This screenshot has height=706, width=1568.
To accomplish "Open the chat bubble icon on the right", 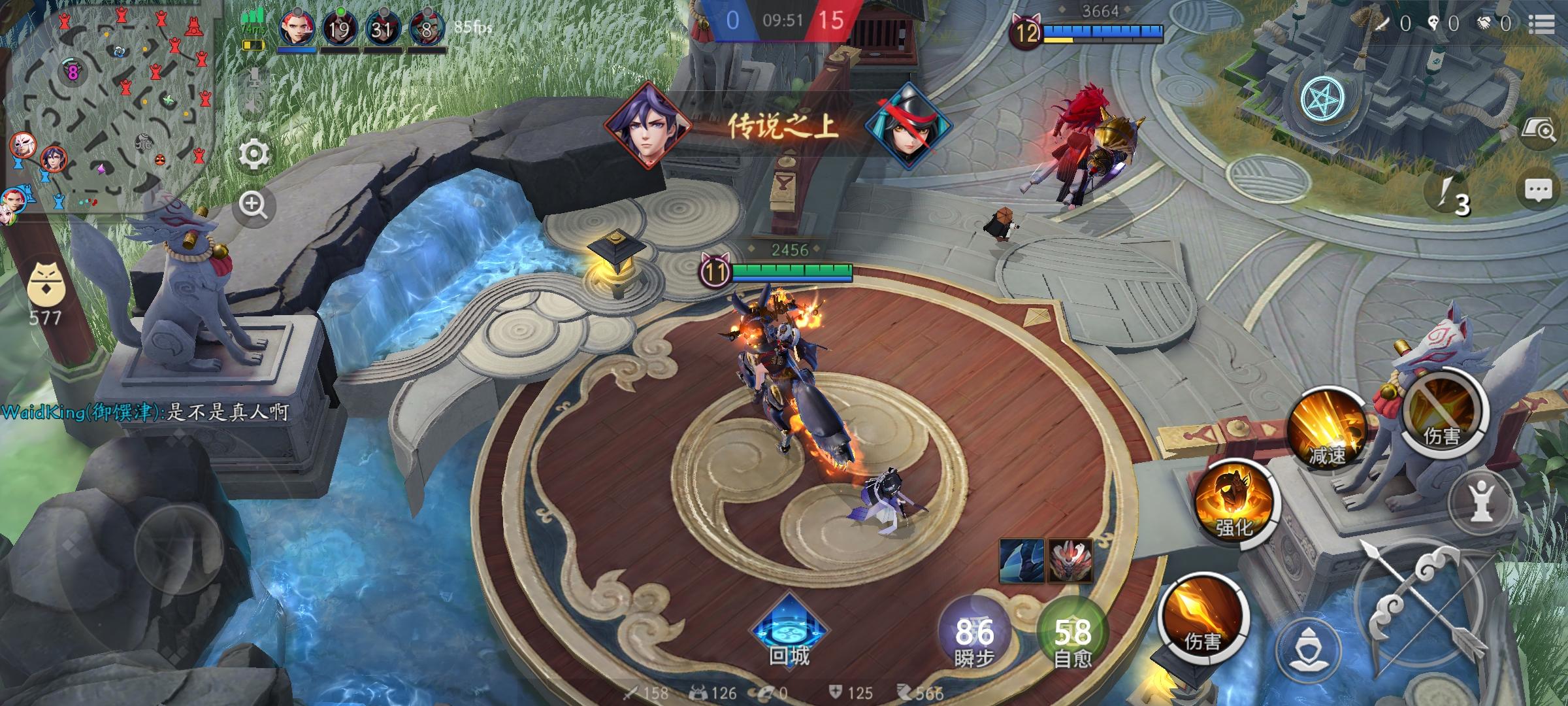I will pos(1537,190).
